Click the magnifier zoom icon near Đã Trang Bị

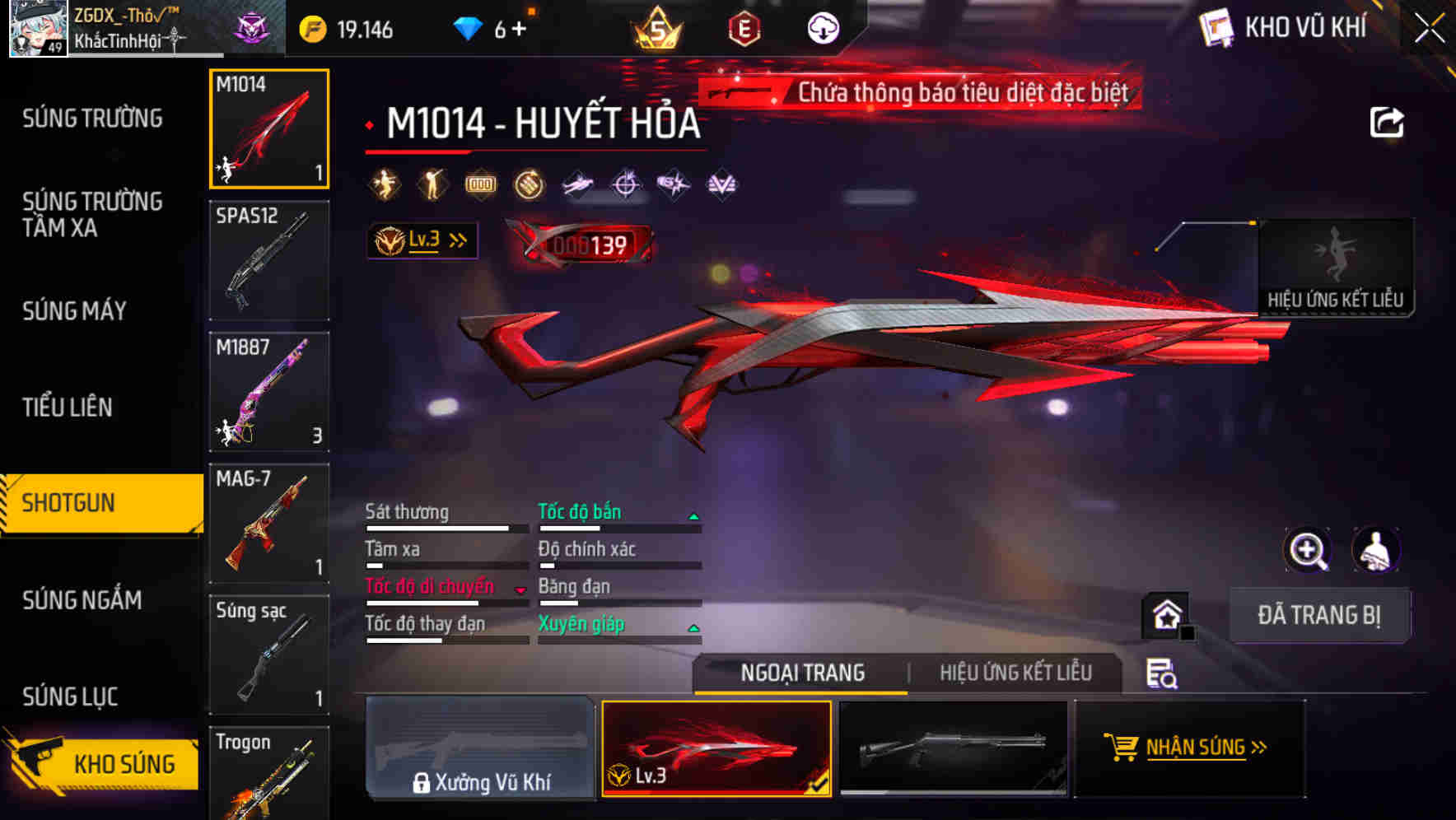[x=1309, y=550]
